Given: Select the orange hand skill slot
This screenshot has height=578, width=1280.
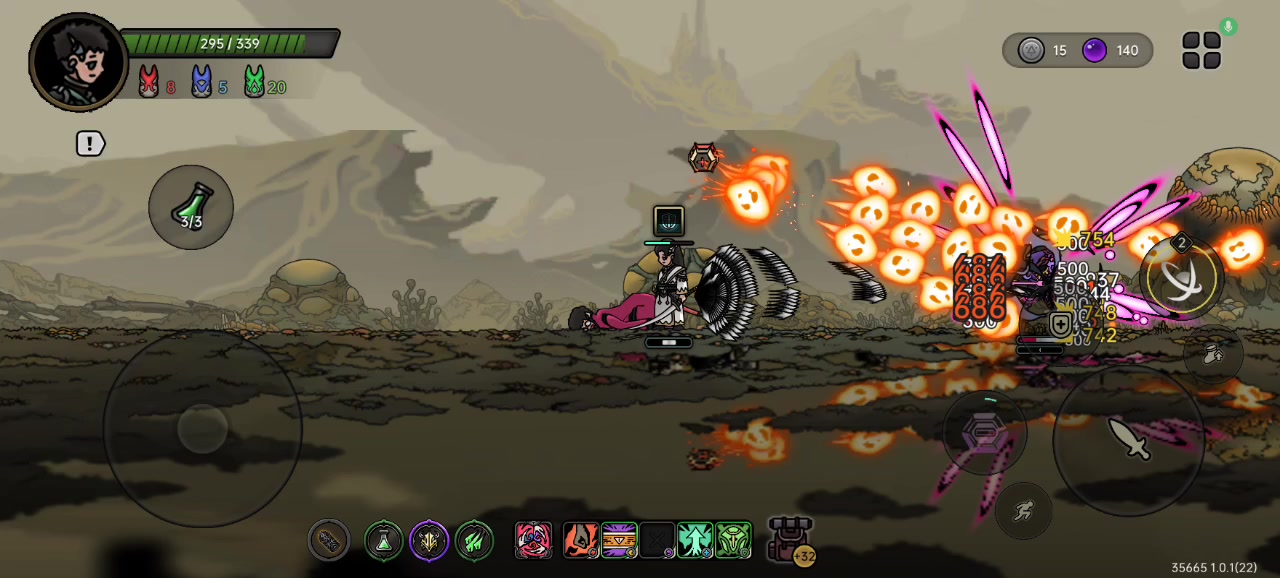Looking at the screenshot, I should [581, 541].
